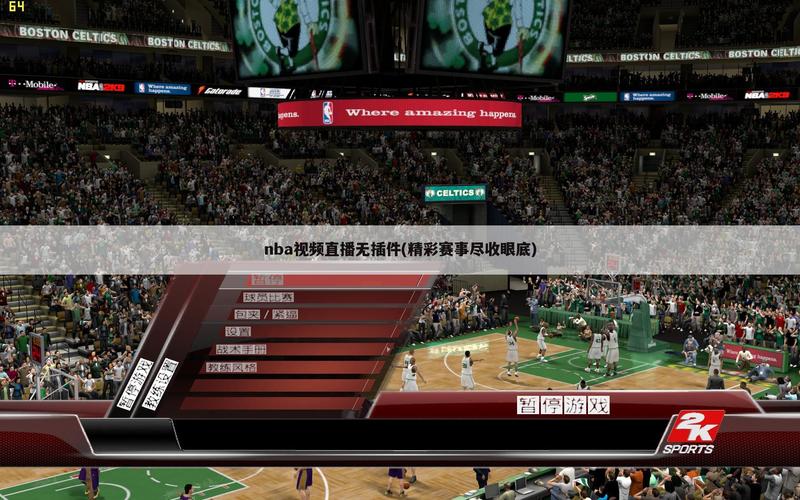Open the 设置 menu entry
This screenshot has height=500, width=800.
point(238,331)
